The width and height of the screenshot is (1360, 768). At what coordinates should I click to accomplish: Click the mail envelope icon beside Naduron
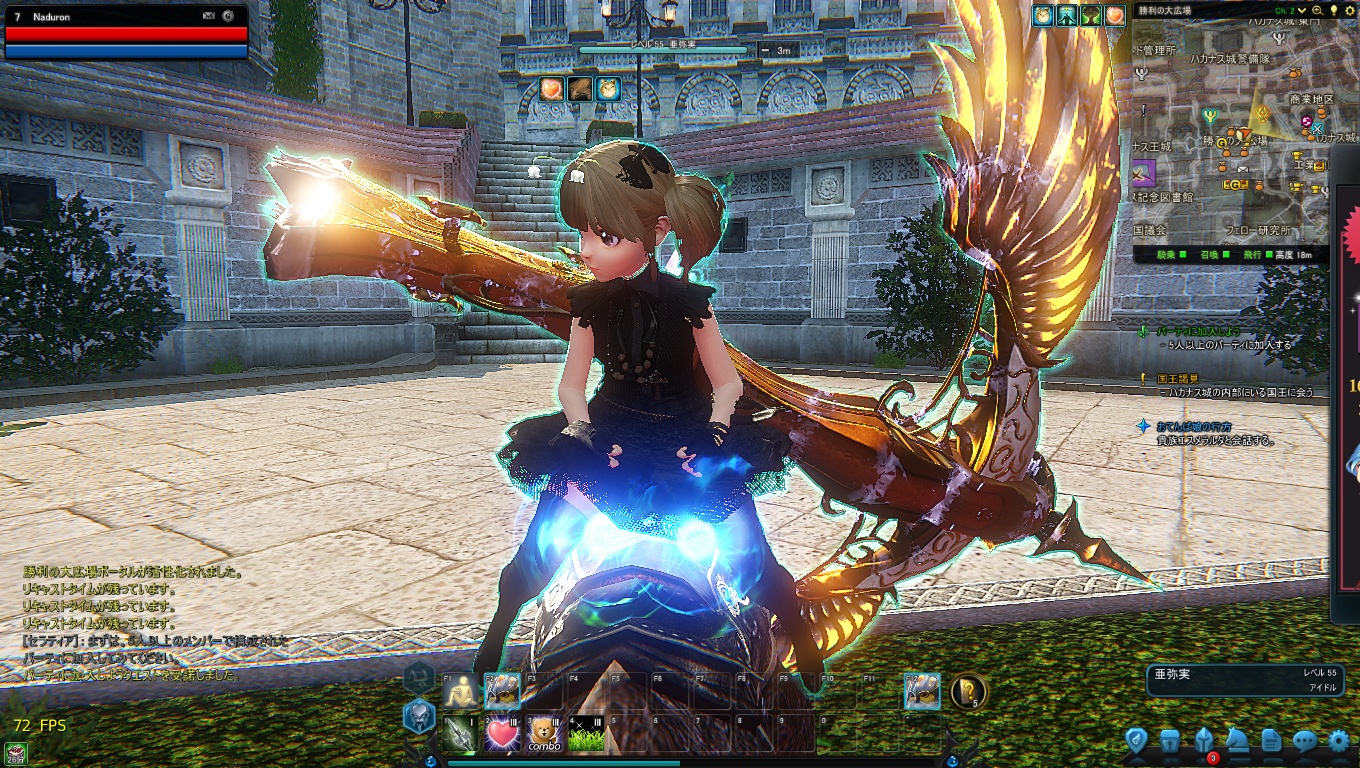208,16
